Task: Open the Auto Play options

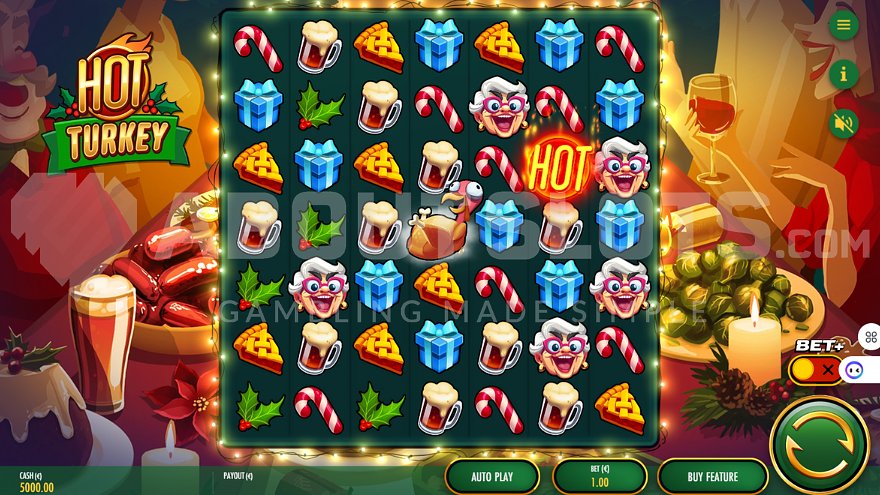Action: pos(492,476)
